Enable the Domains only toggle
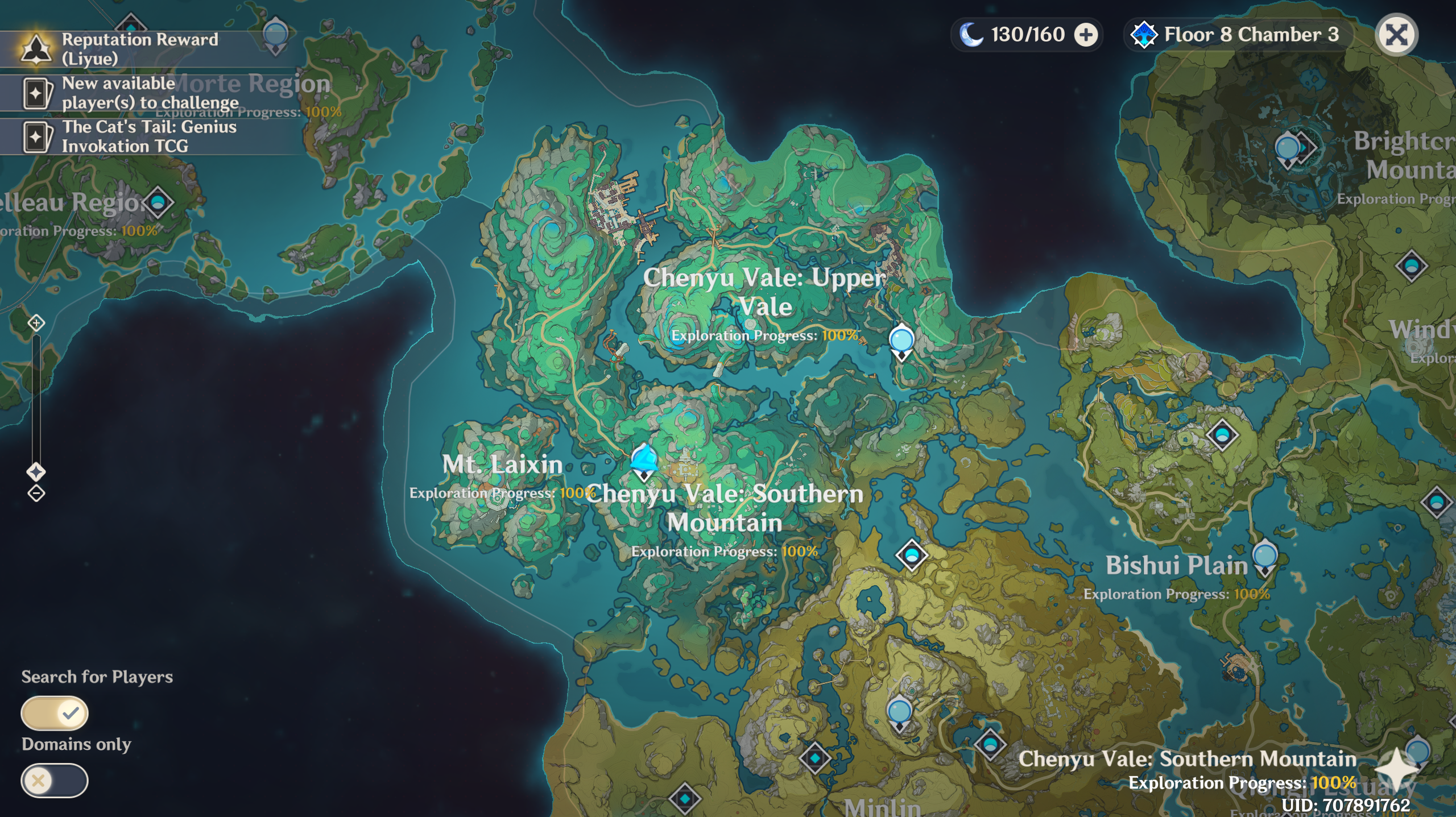The image size is (1456, 817). (55, 781)
